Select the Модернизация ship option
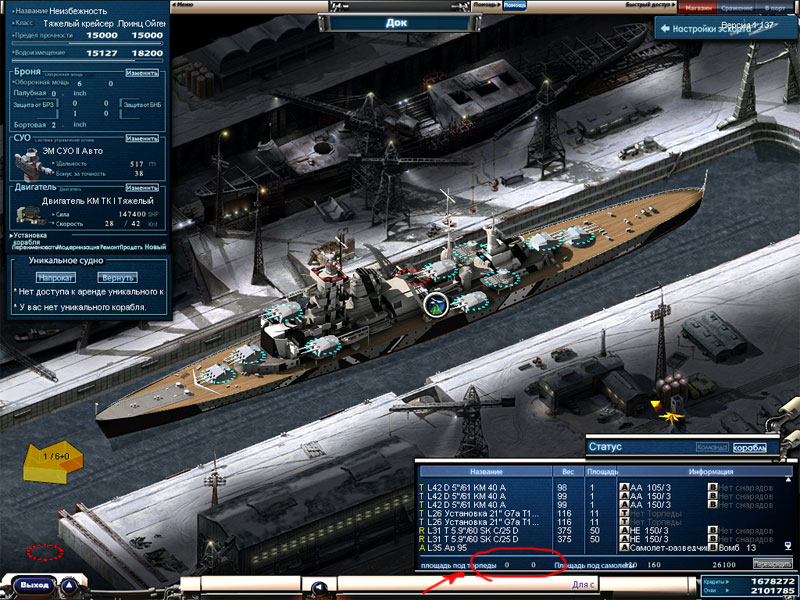Viewport: 800px width, 600px height. pos(78,246)
